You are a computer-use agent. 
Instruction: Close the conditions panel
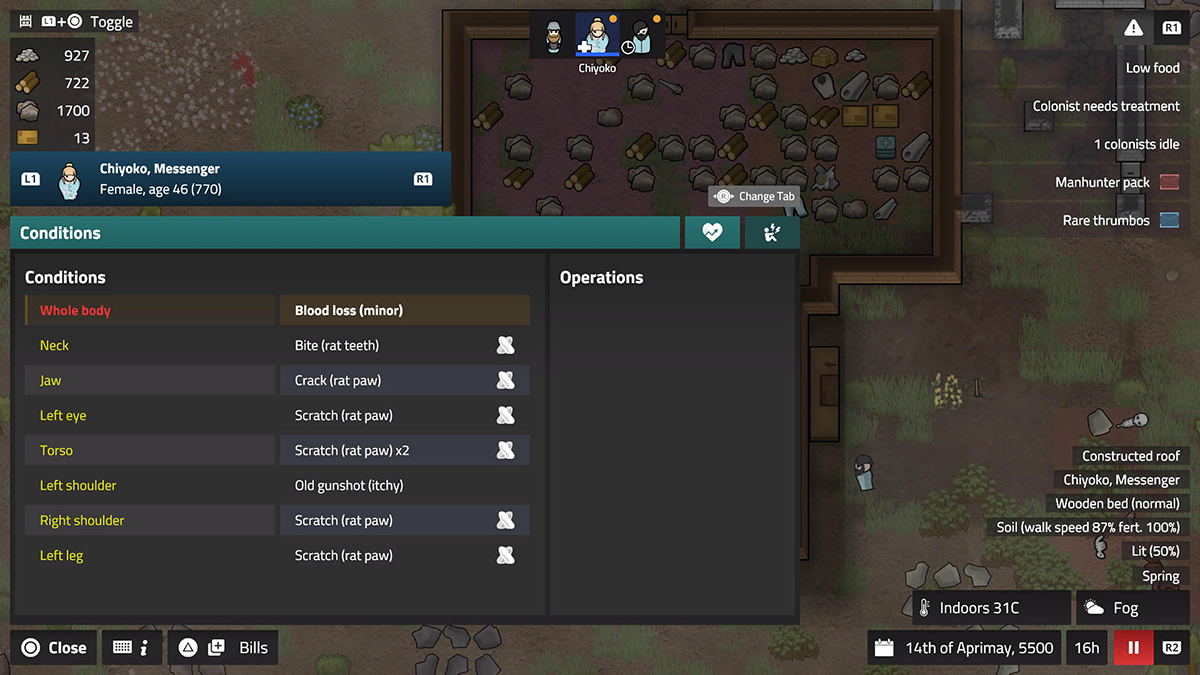click(55, 647)
